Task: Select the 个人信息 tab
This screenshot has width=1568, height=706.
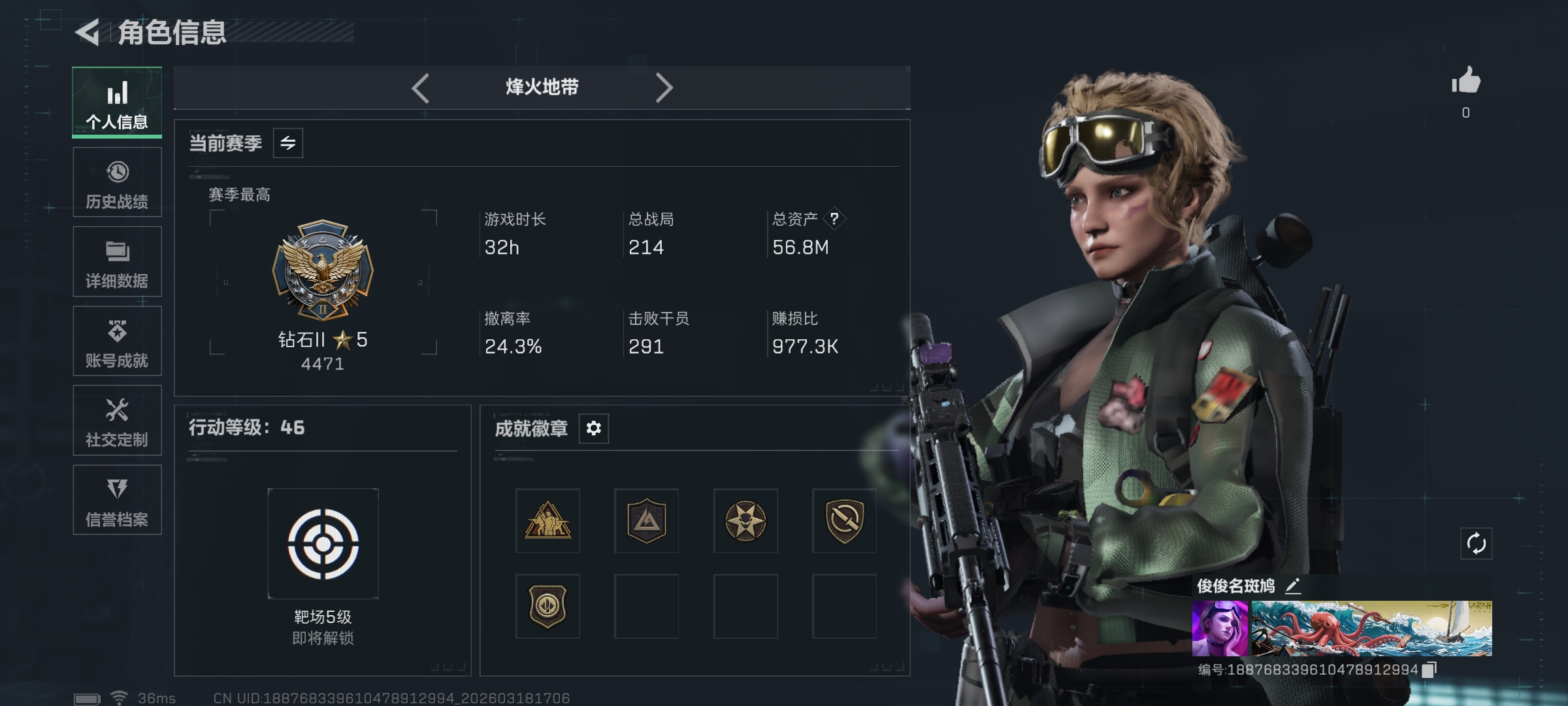Action: coord(117,103)
